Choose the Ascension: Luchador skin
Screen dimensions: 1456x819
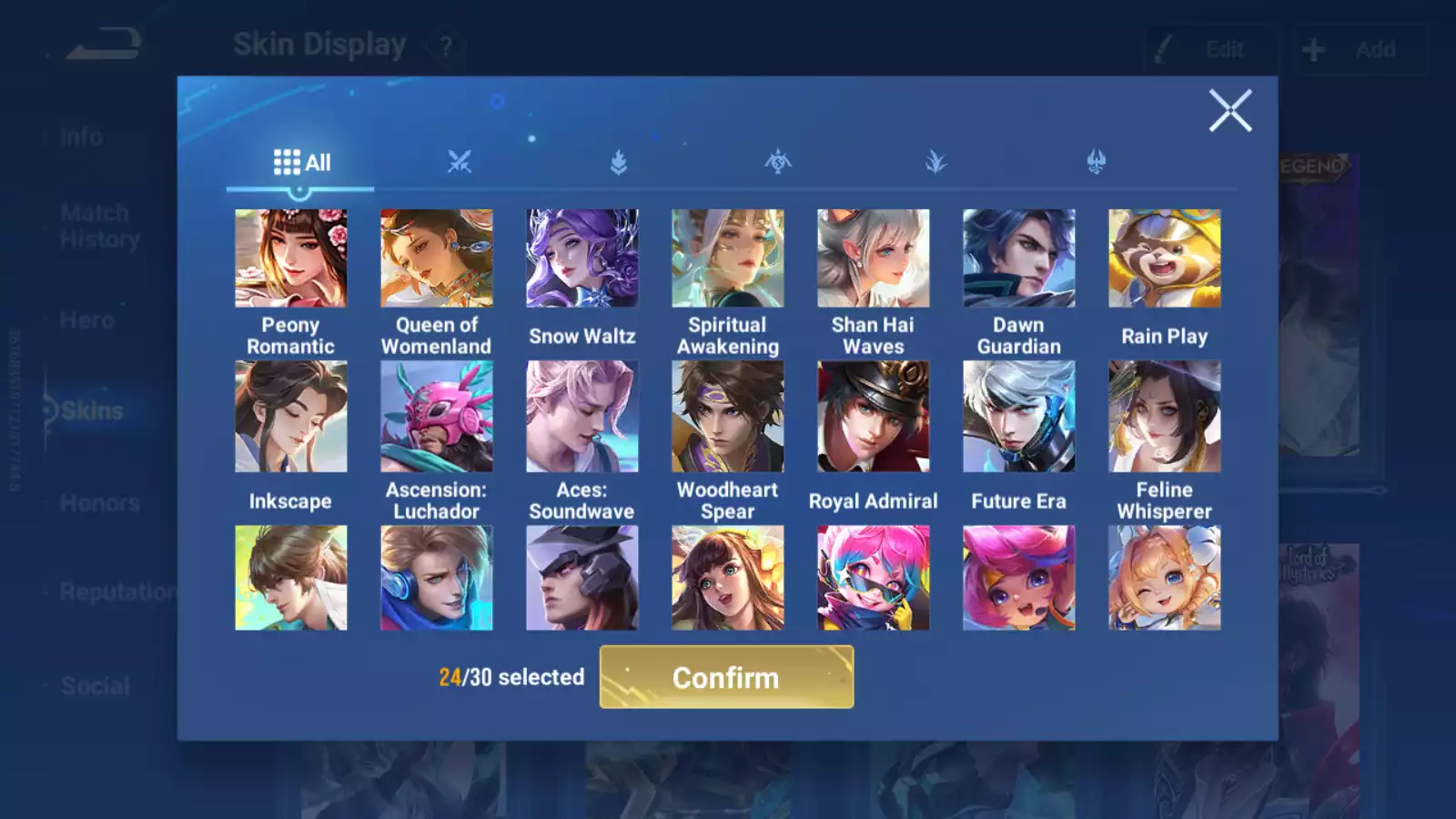click(437, 417)
